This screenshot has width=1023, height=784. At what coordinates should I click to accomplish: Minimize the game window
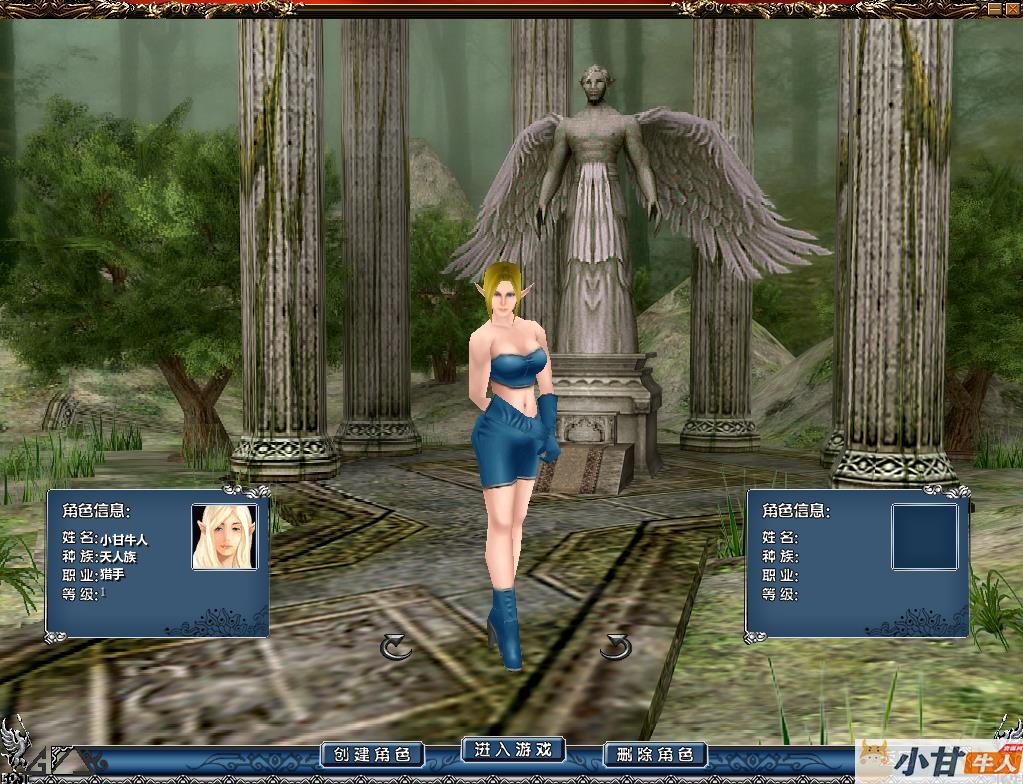(x=994, y=8)
